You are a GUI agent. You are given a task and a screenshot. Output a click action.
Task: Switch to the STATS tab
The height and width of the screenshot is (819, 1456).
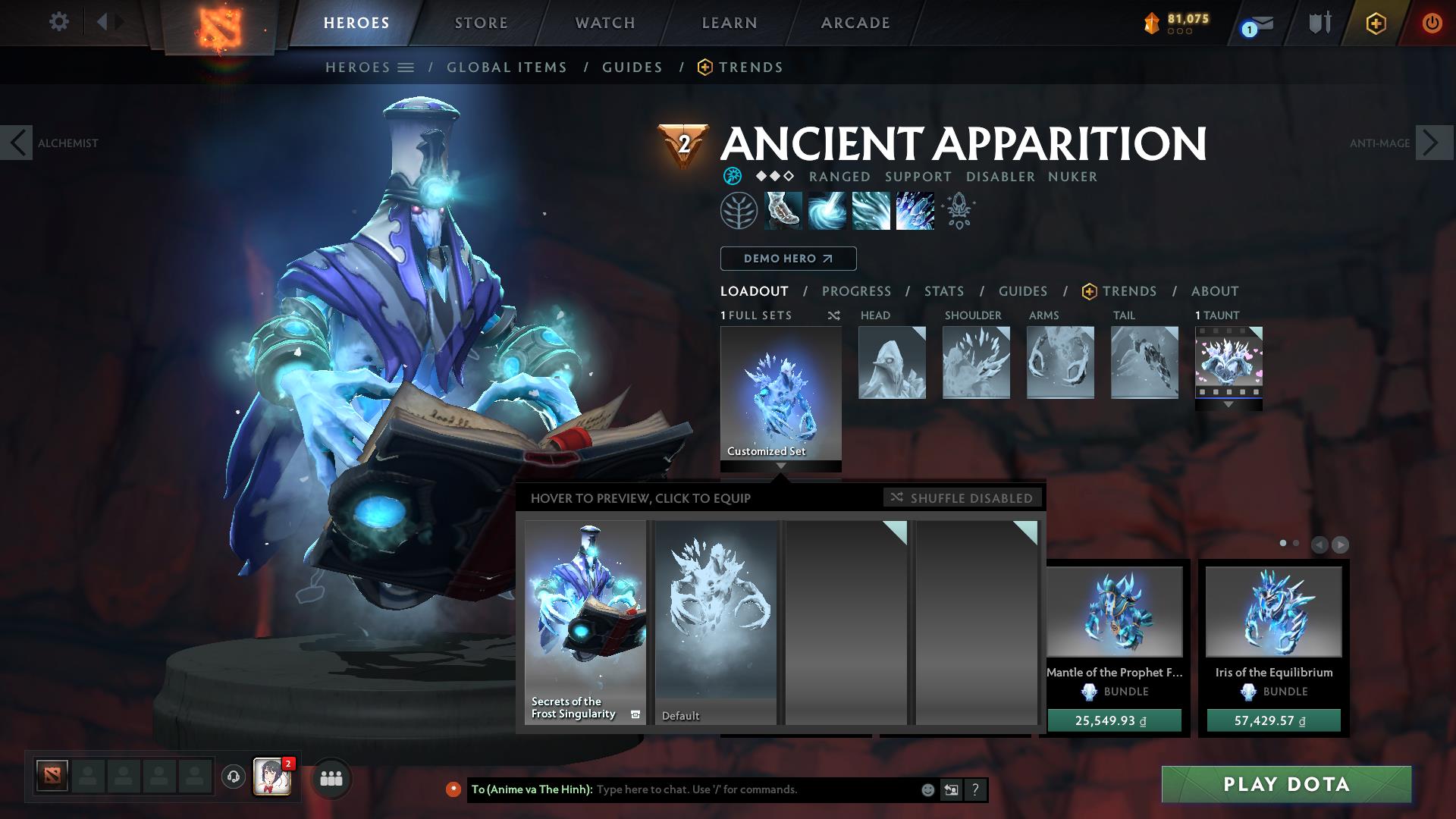pyautogui.click(x=943, y=291)
